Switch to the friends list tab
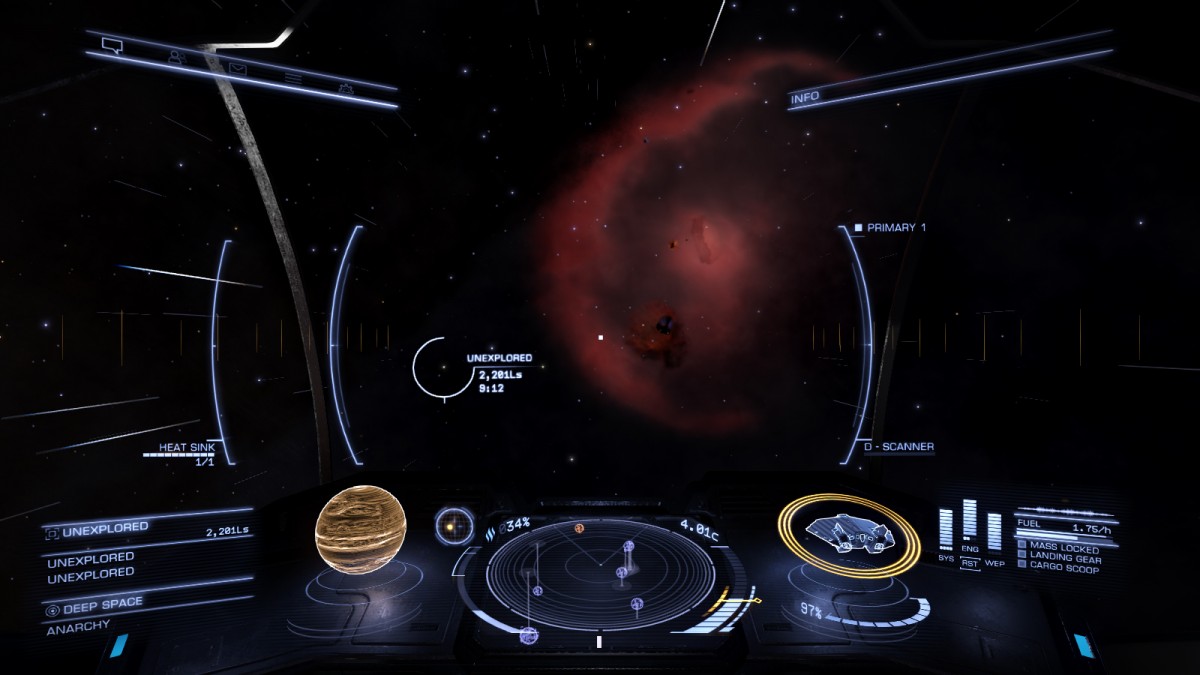 point(177,57)
